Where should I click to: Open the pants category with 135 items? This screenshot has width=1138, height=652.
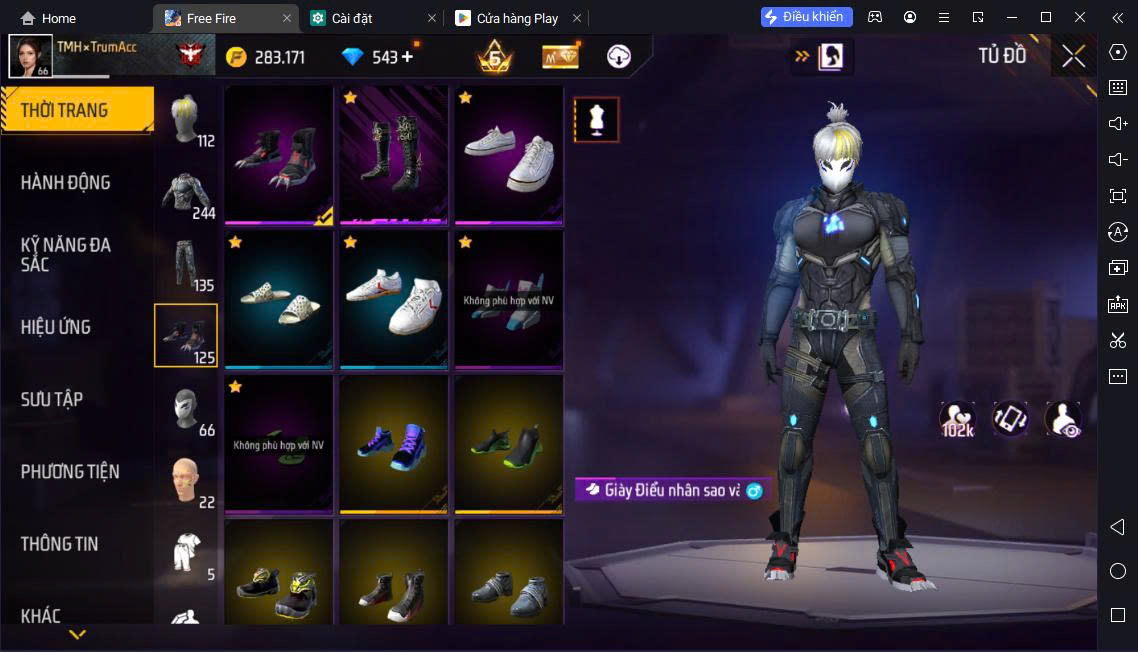(x=186, y=265)
